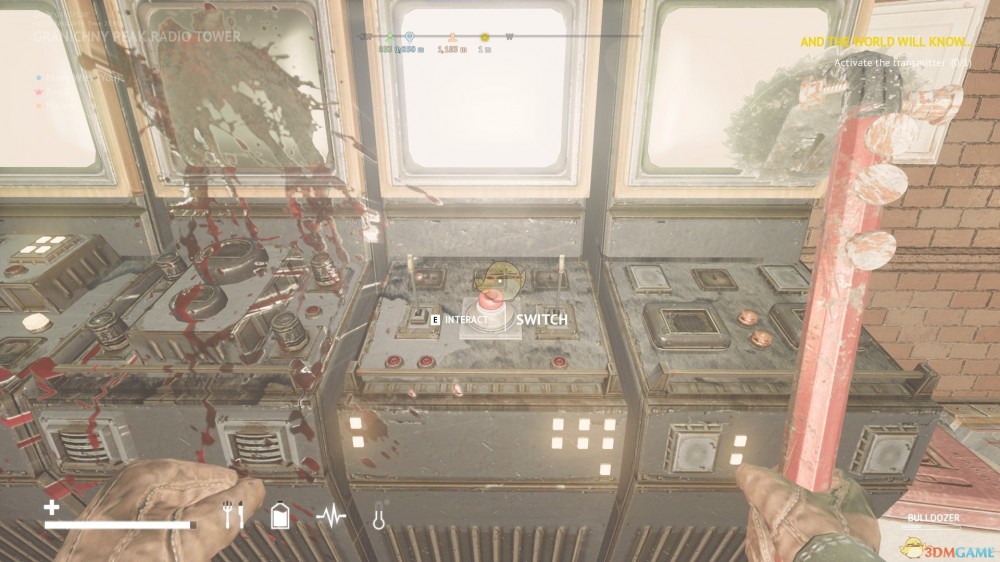
Task: Click the Bulldozer weapon label
Action: coord(933,518)
